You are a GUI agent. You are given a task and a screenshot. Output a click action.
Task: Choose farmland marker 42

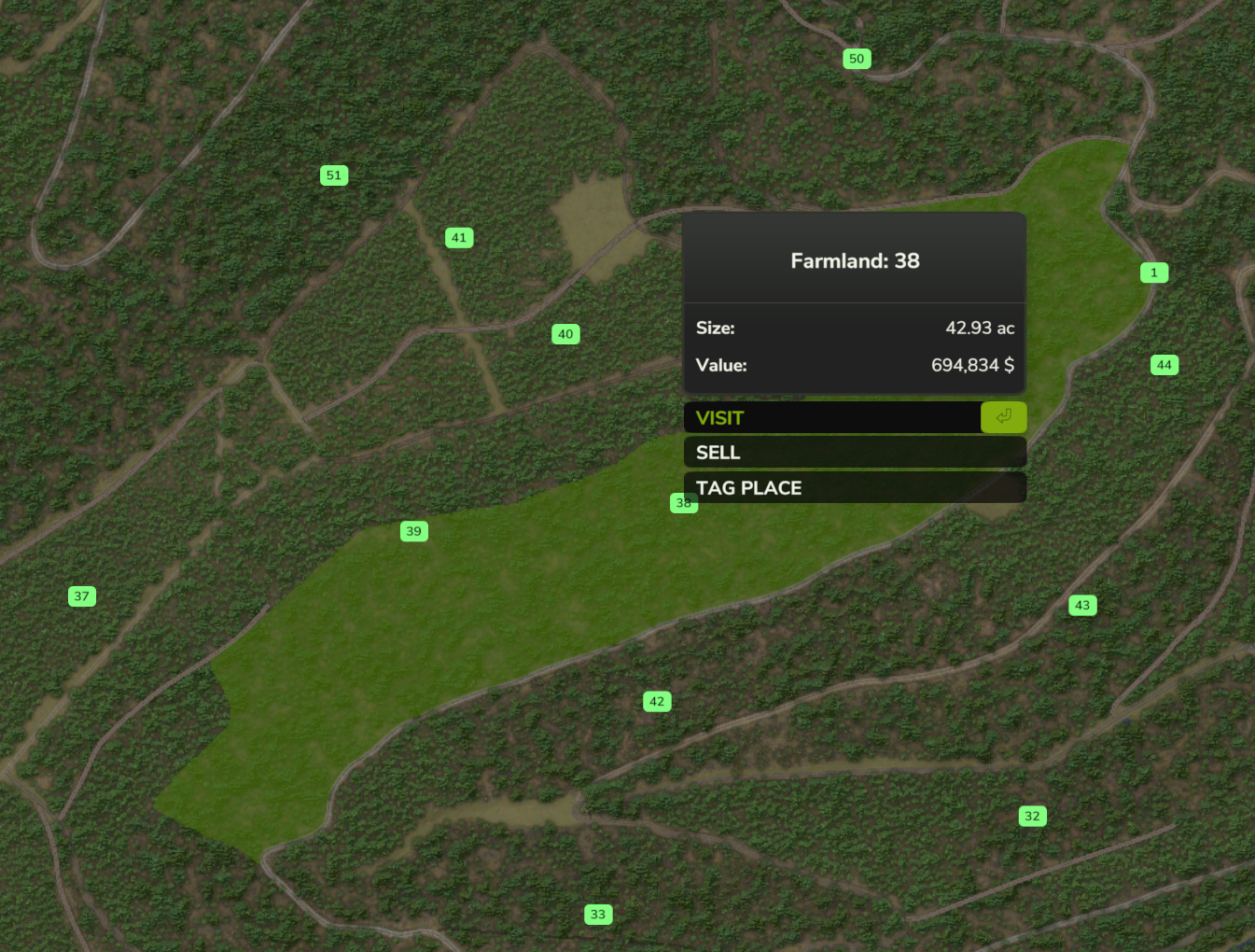tap(657, 702)
